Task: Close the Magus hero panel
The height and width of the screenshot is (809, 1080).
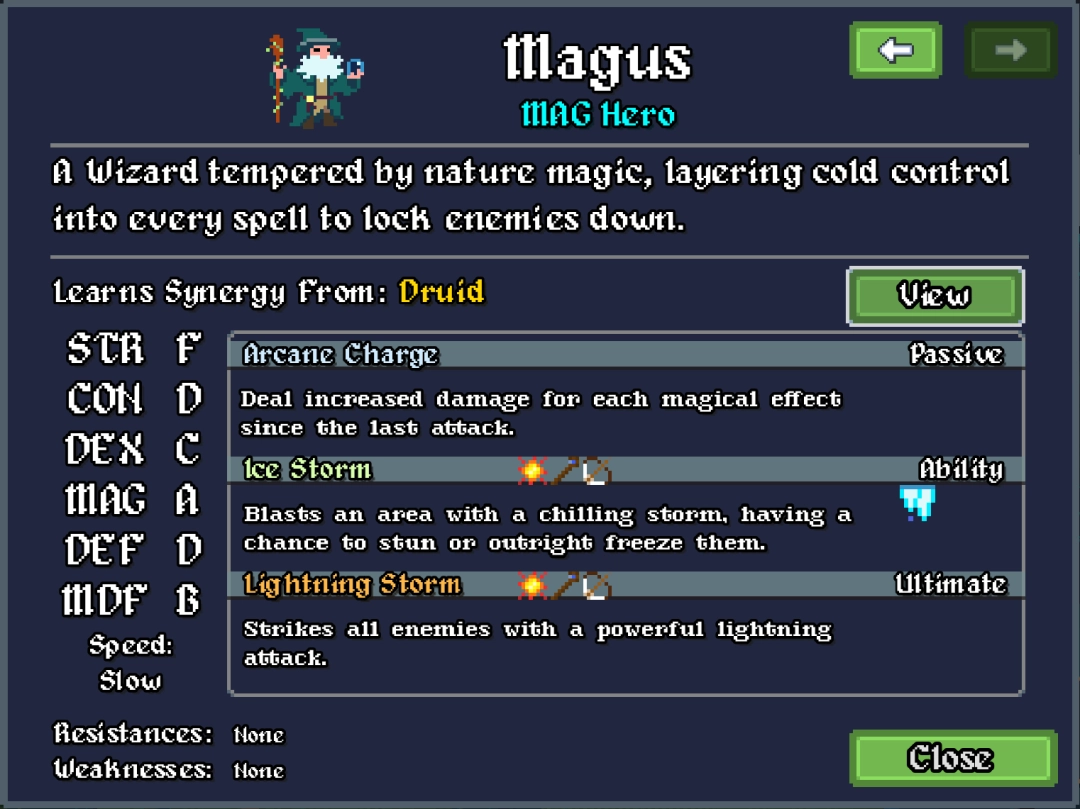Action: 952,758
